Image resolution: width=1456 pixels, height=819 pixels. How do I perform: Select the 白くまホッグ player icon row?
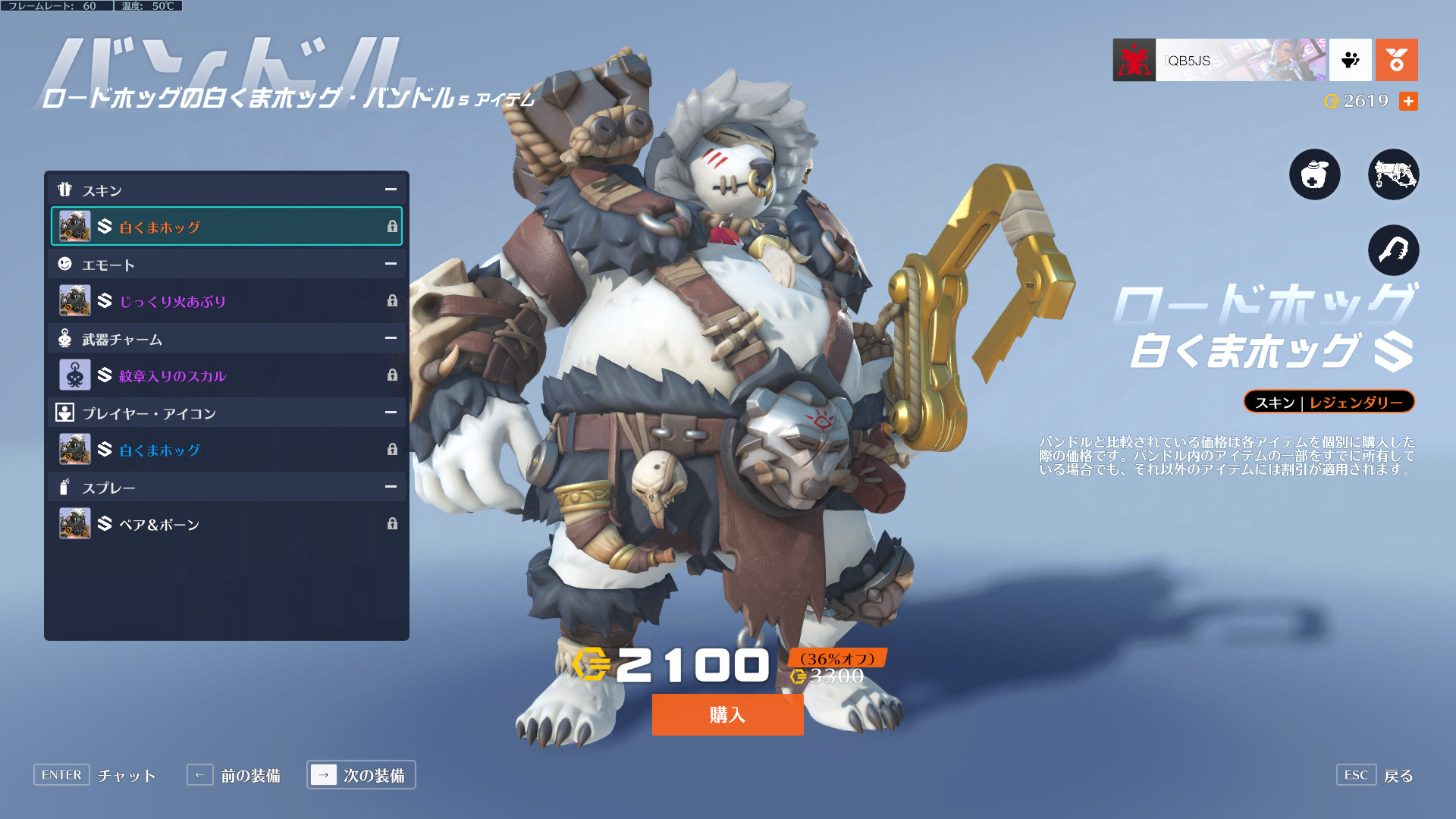pyautogui.click(x=227, y=449)
